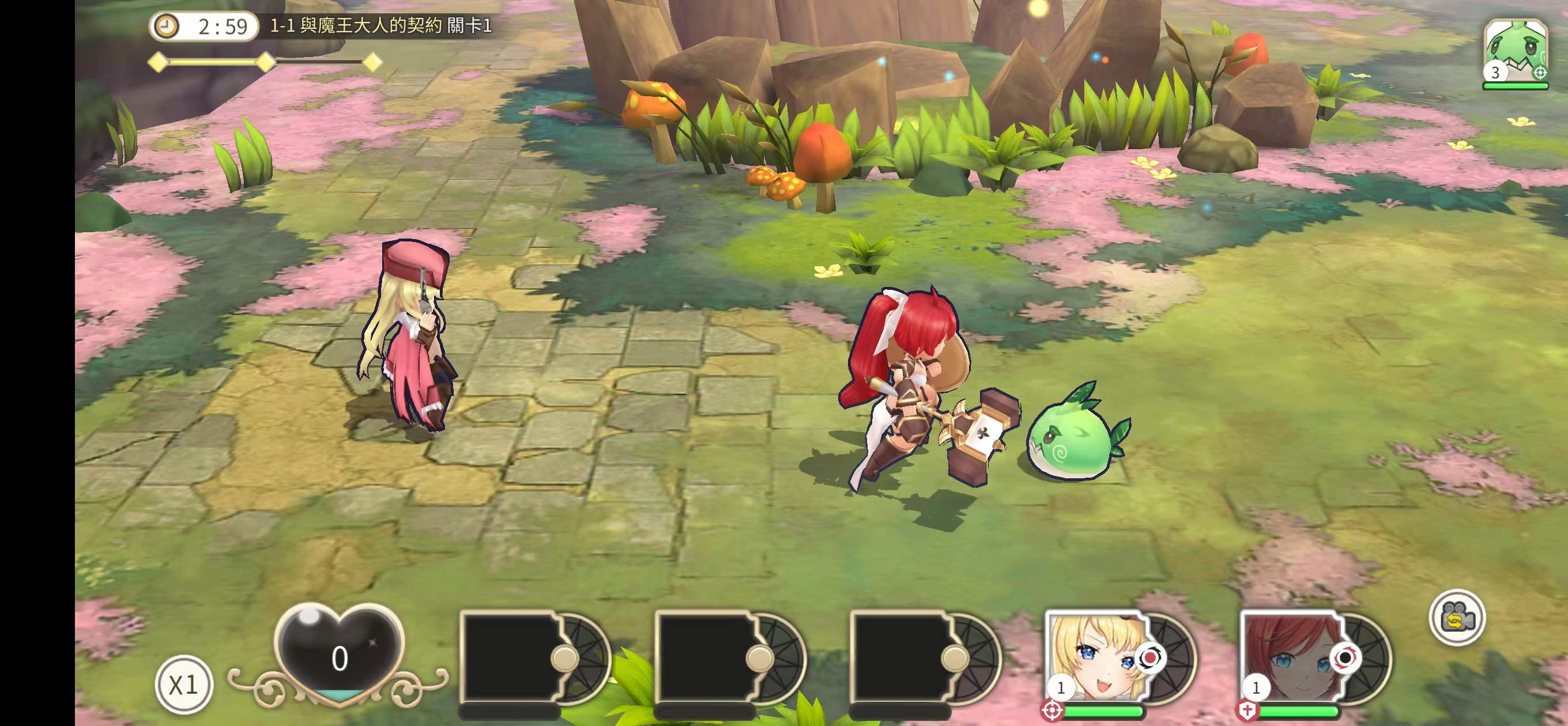Toggle the X1 battle speed button
The image size is (1568, 726).
click(x=183, y=685)
